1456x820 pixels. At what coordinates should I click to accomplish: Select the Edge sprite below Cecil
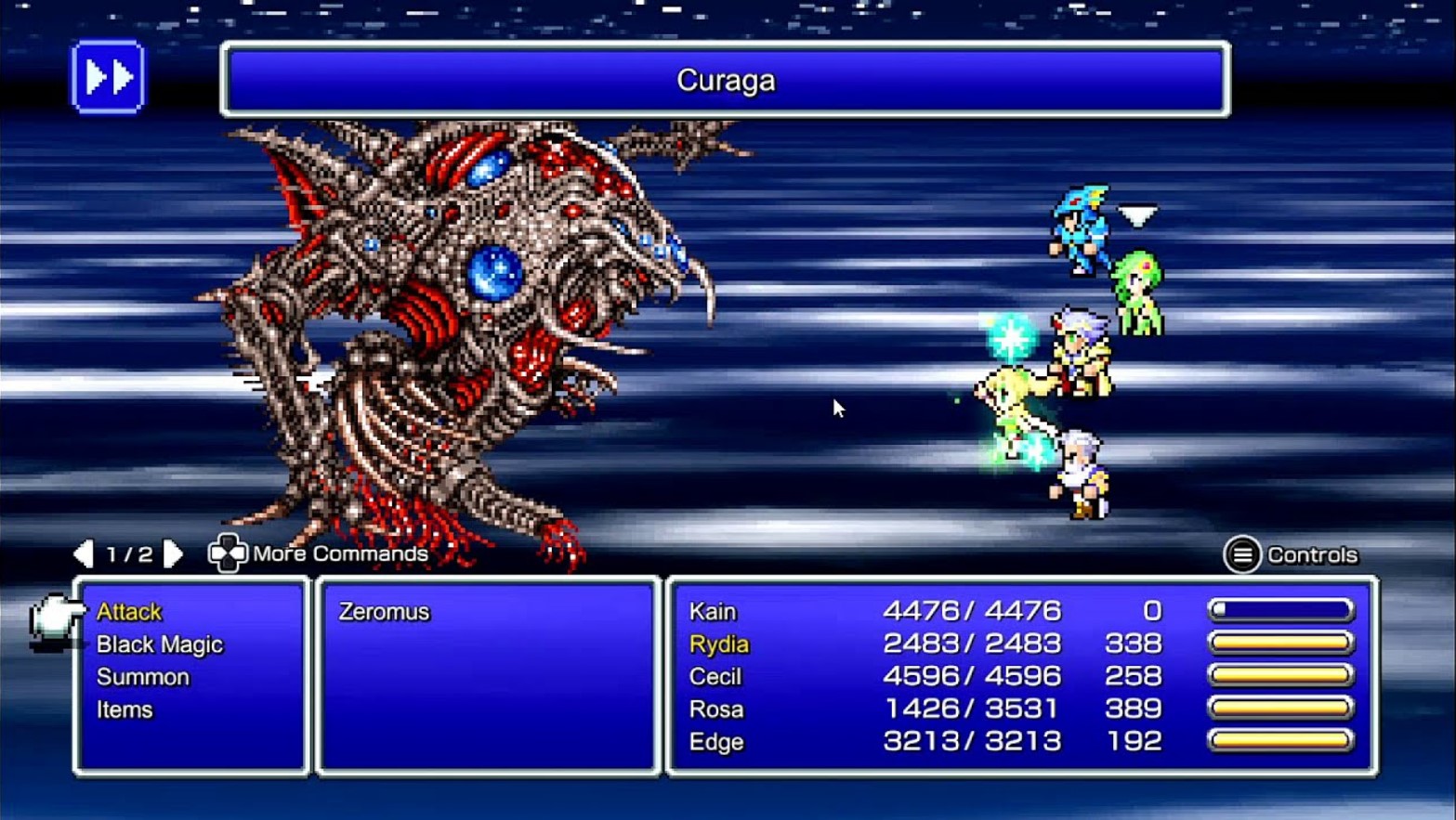click(1081, 469)
